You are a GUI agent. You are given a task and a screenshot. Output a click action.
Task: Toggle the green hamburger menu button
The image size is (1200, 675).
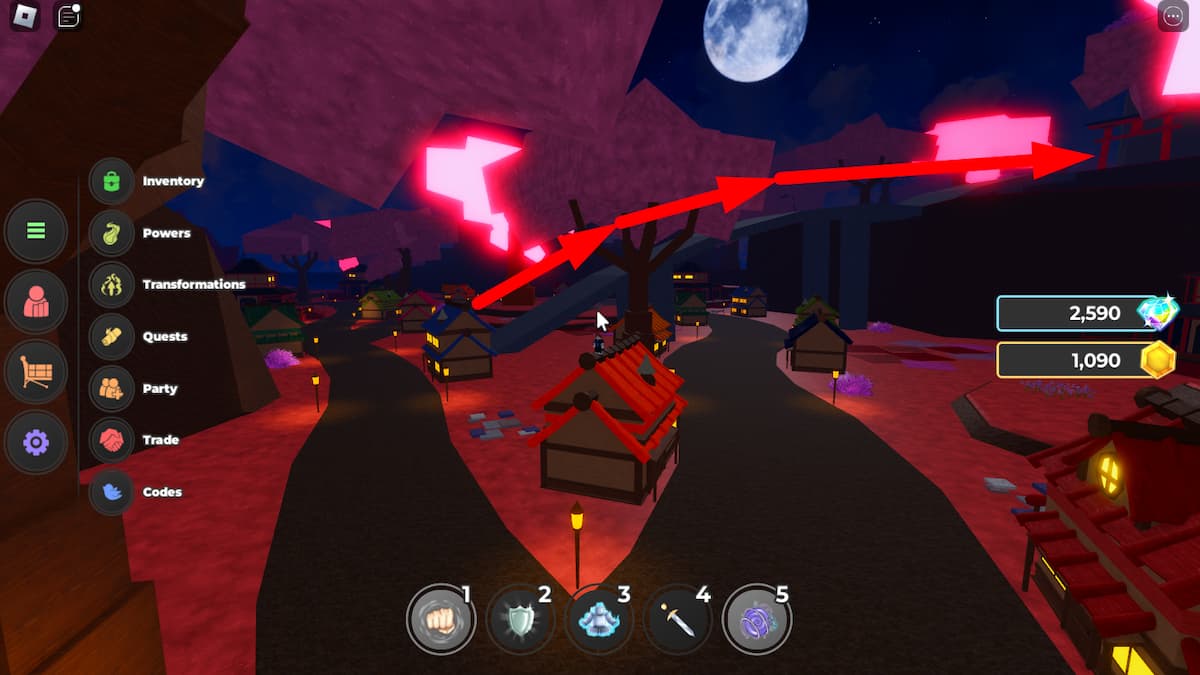tap(36, 231)
